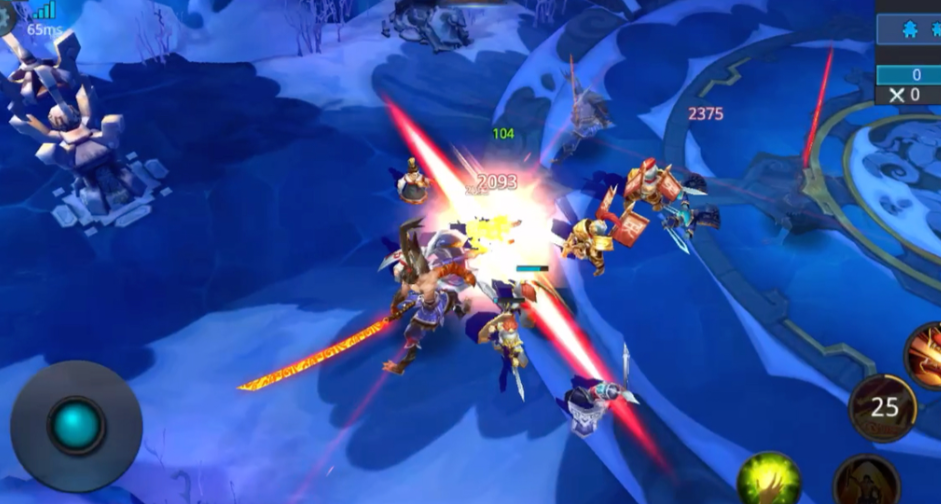Activate the green glowing hand spell

point(768,480)
